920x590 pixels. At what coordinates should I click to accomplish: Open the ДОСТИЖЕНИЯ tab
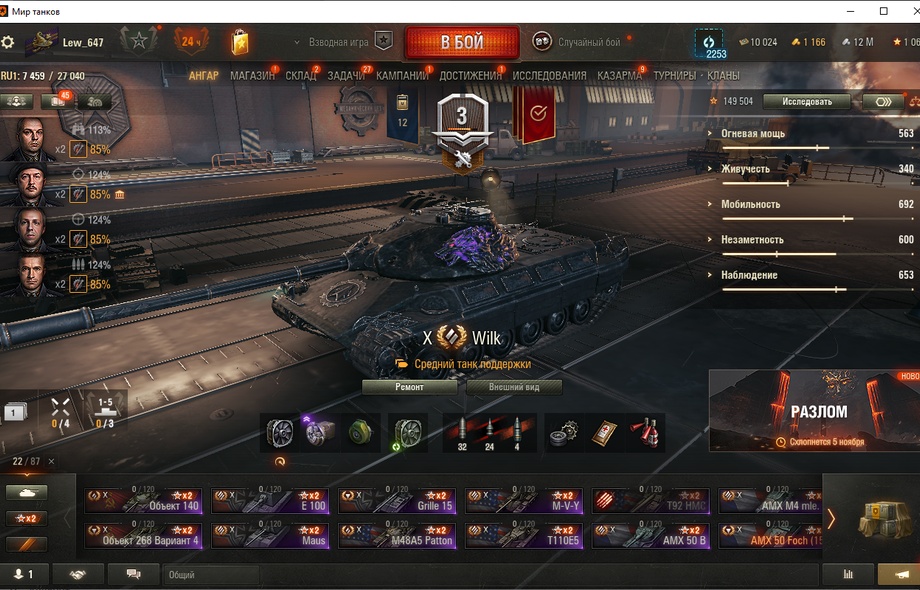[x=471, y=76]
